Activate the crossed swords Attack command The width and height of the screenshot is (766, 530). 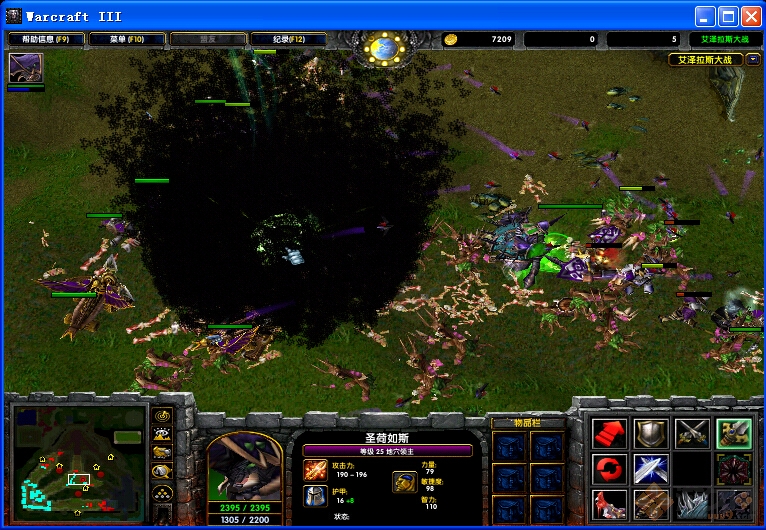pos(692,432)
